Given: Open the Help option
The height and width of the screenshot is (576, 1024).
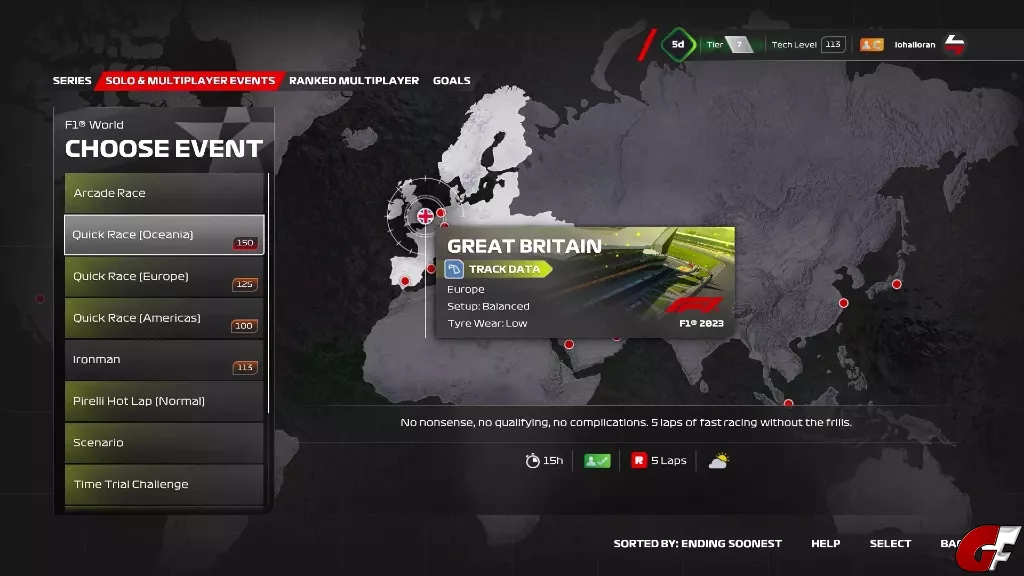Looking at the screenshot, I should point(825,544).
